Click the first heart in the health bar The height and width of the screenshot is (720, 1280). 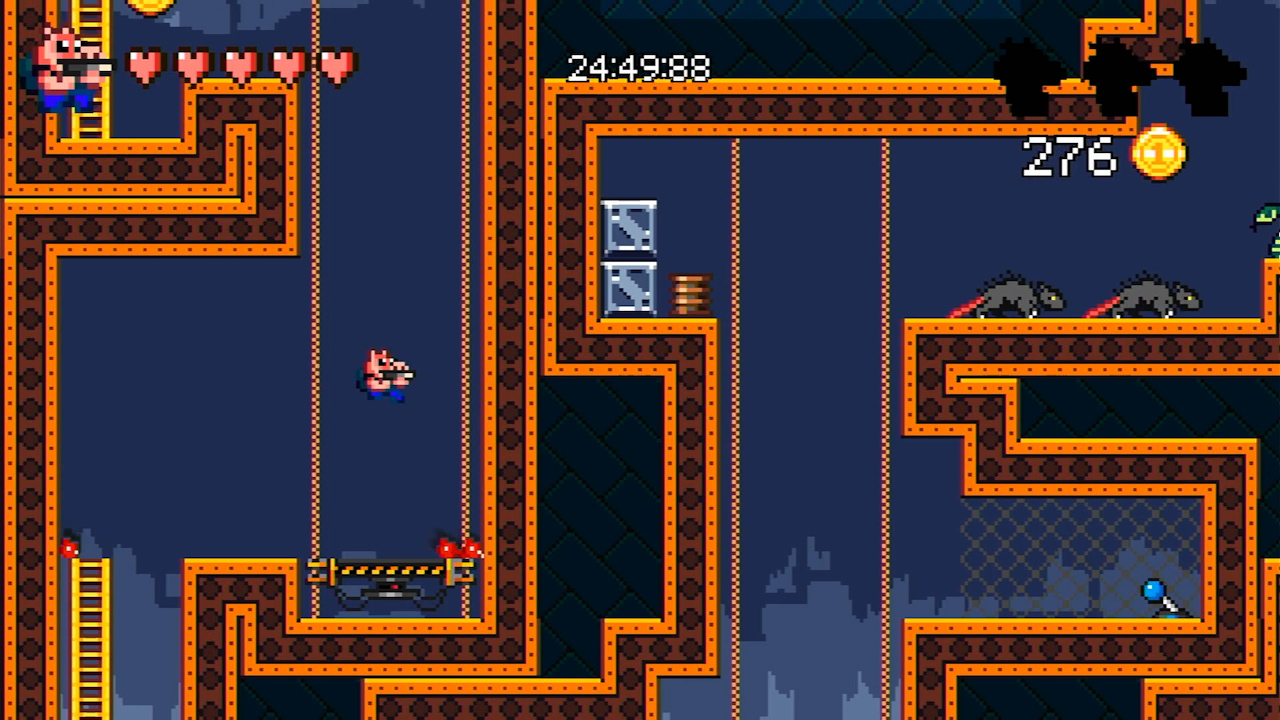[x=145, y=63]
